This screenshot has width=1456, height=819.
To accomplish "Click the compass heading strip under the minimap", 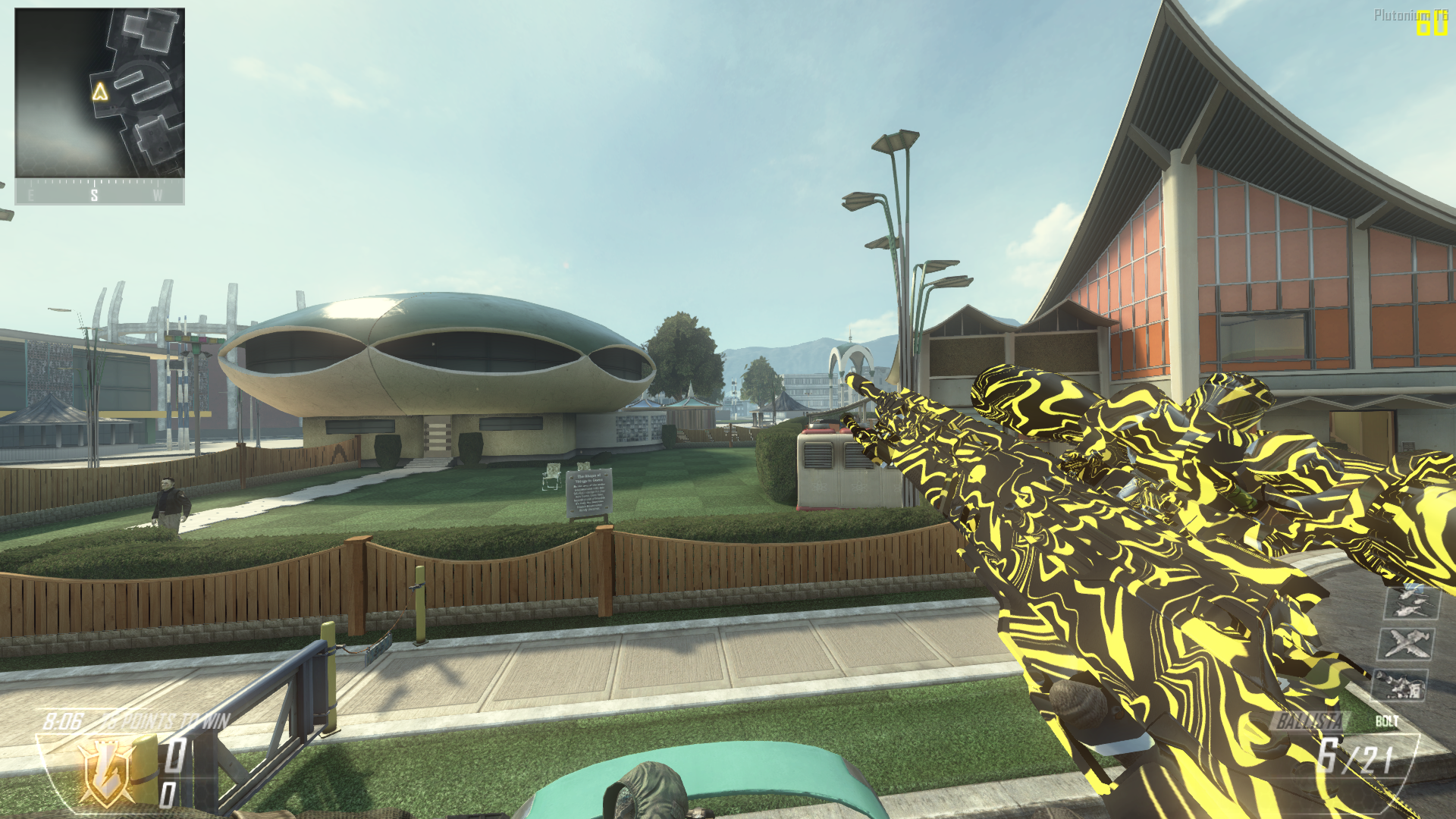I will click(99, 193).
